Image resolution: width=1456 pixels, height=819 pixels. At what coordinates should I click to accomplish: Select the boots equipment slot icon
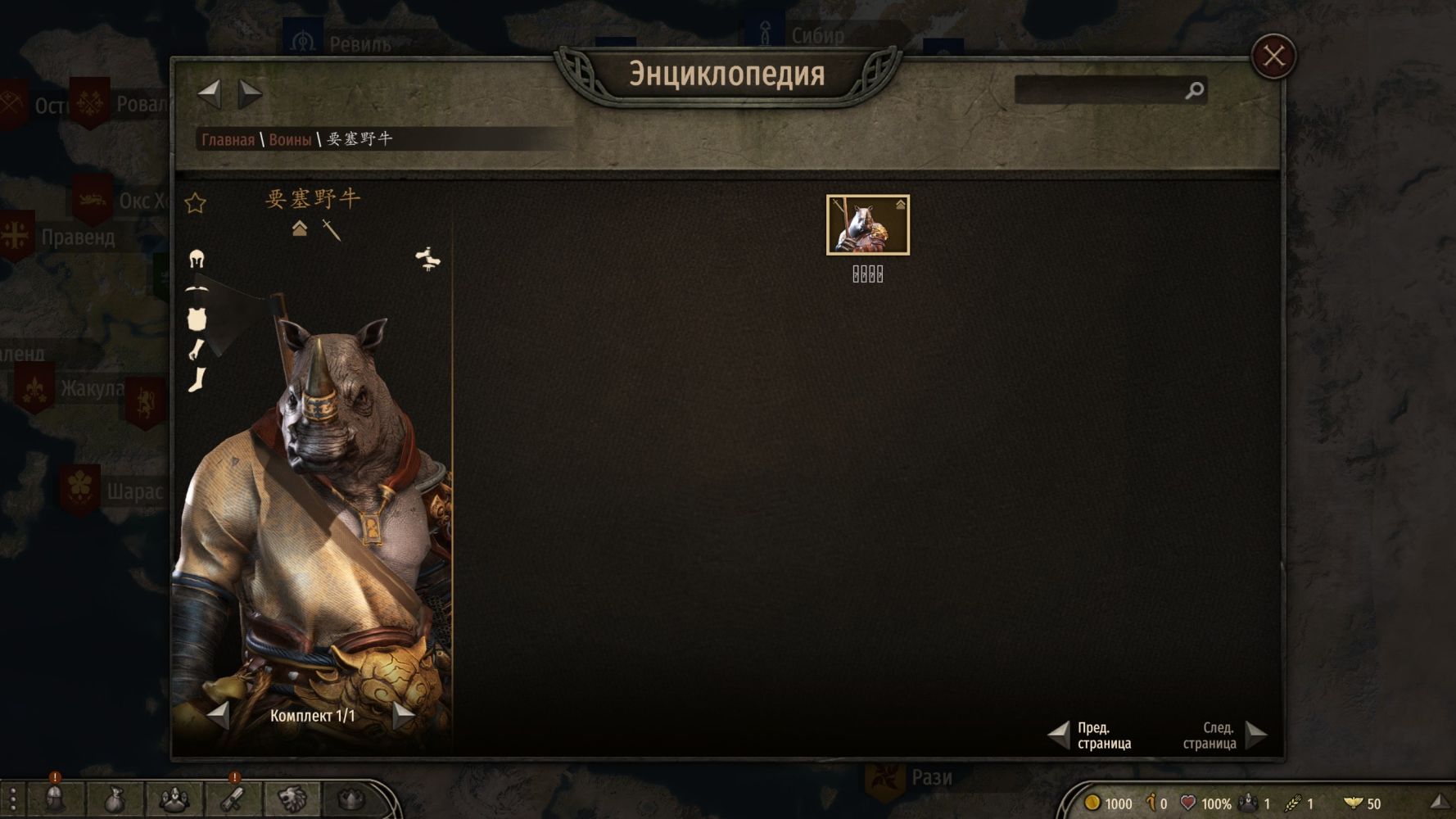click(x=197, y=380)
